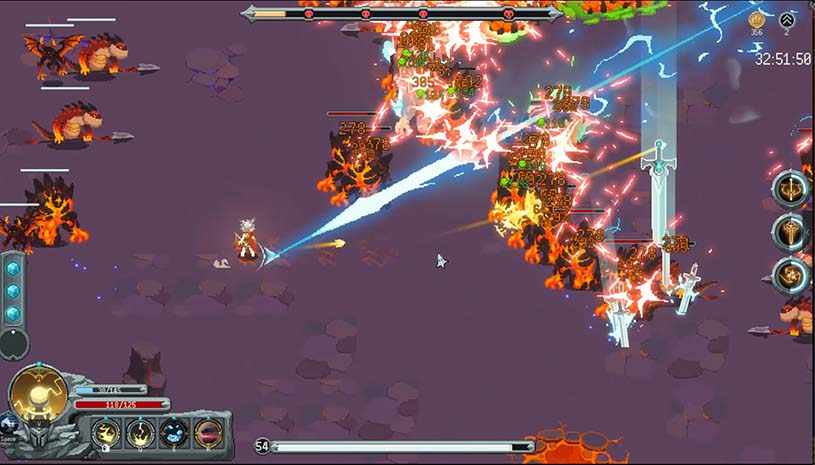Activate the yellow flame burst skill
815x465 pixels.
click(107, 433)
